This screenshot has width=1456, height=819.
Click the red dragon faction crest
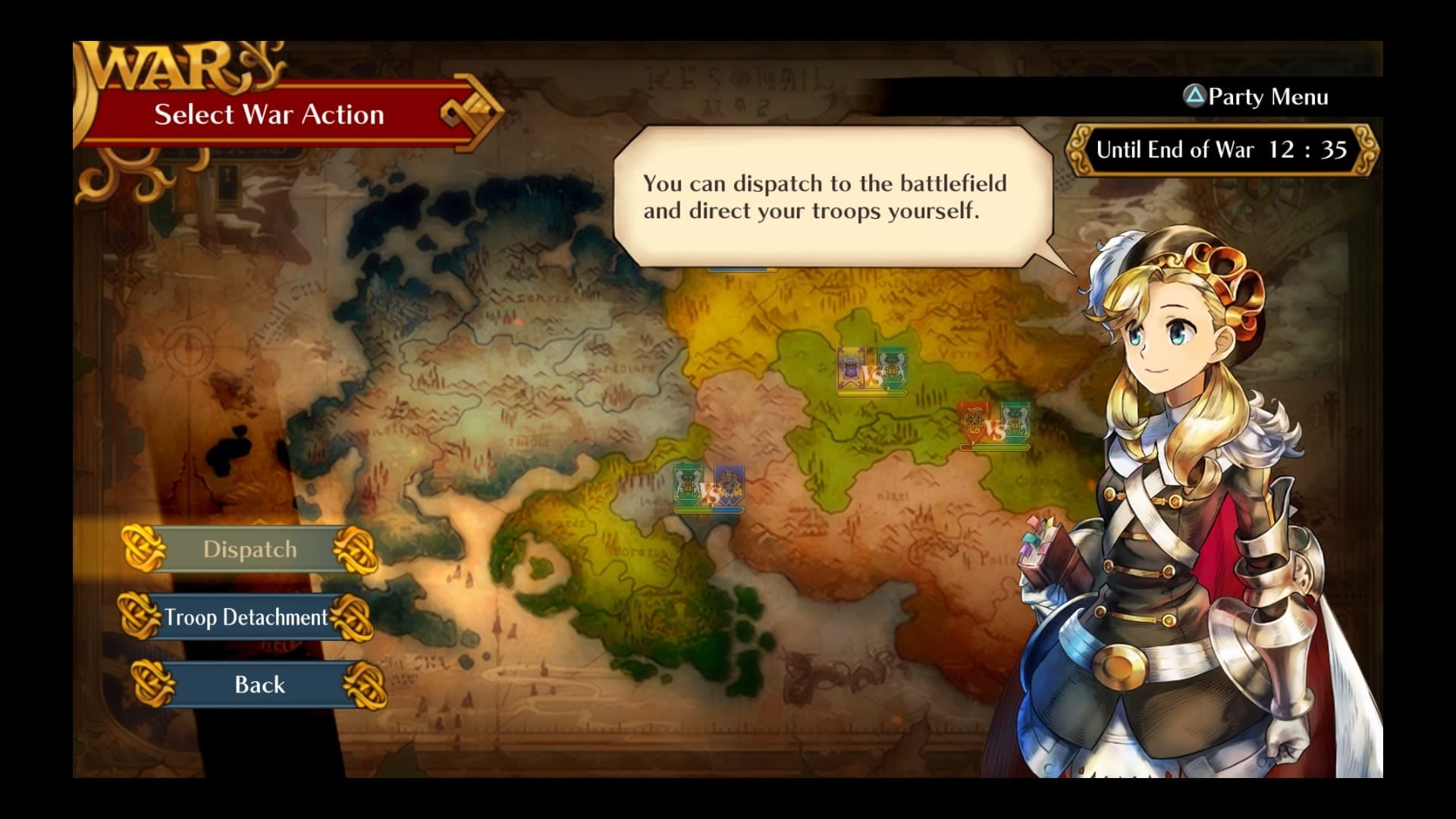(974, 419)
